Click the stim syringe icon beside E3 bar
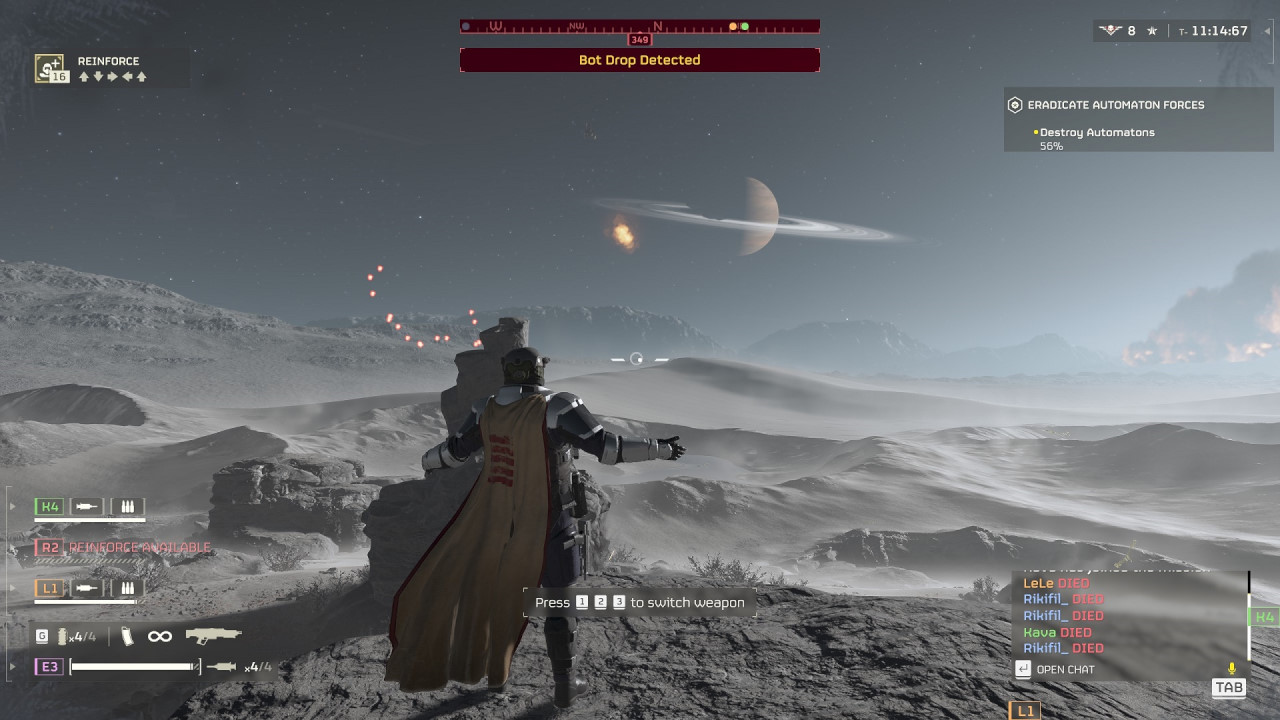Viewport: 1280px width, 720px height. pyautogui.click(x=221, y=666)
